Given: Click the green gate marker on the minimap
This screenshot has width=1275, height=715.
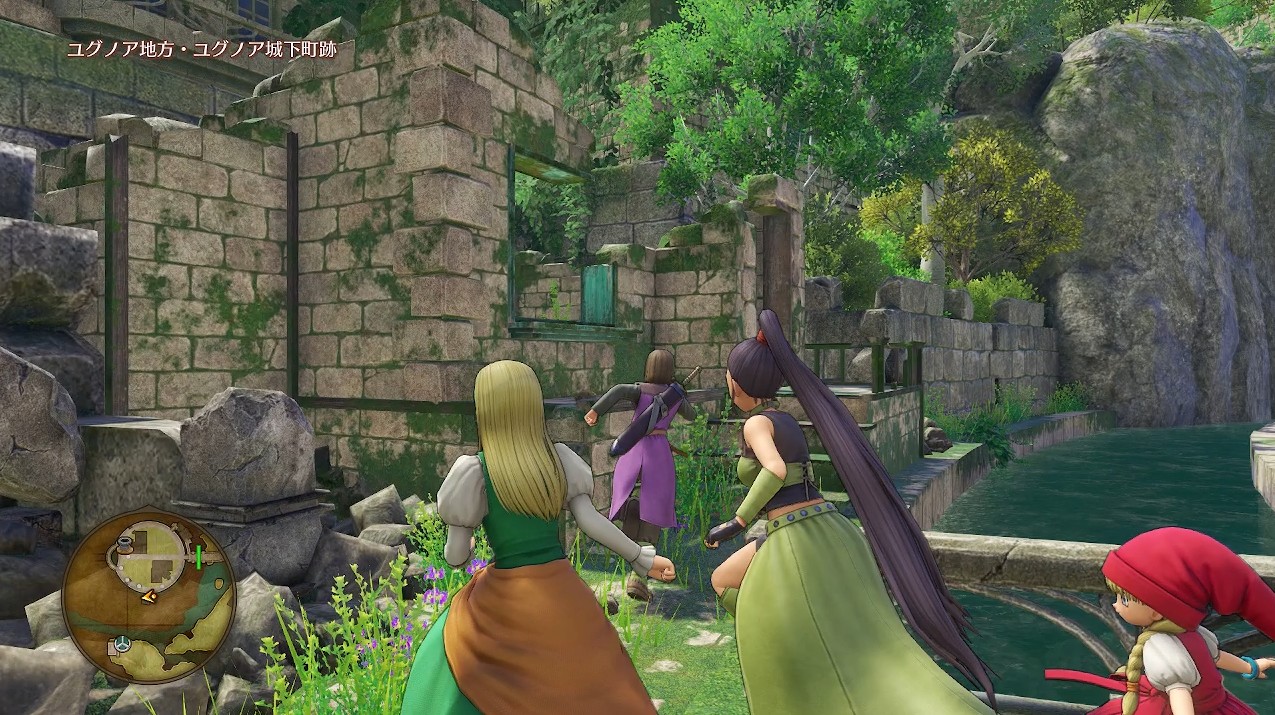Looking at the screenshot, I should pos(198,556).
